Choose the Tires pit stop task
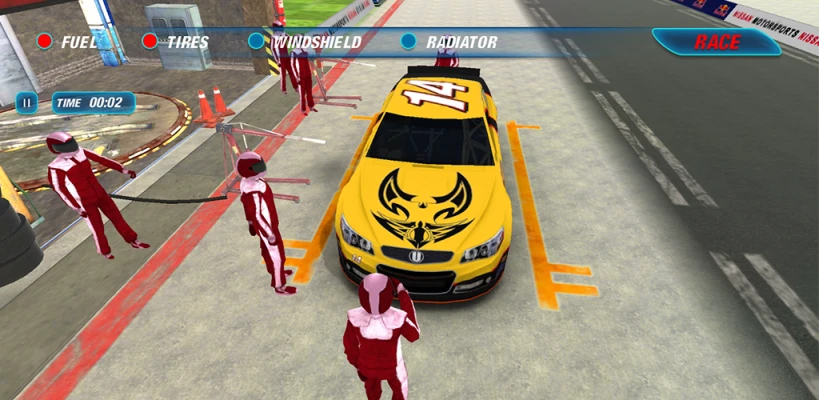The width and height of the screenshot is (819, 400). 176,42
